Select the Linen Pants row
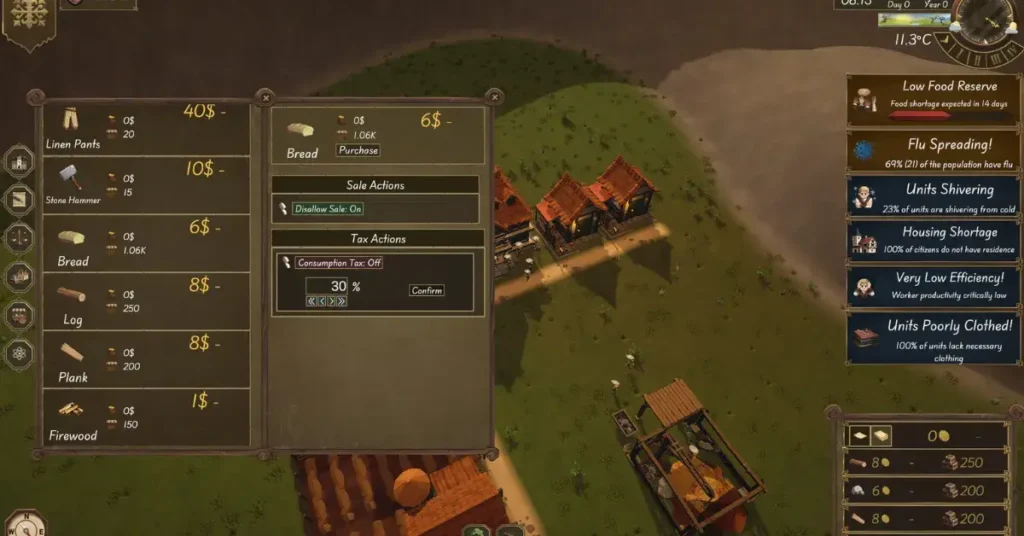Screen dimensions: 1024x536 click(x=145, y=128)
